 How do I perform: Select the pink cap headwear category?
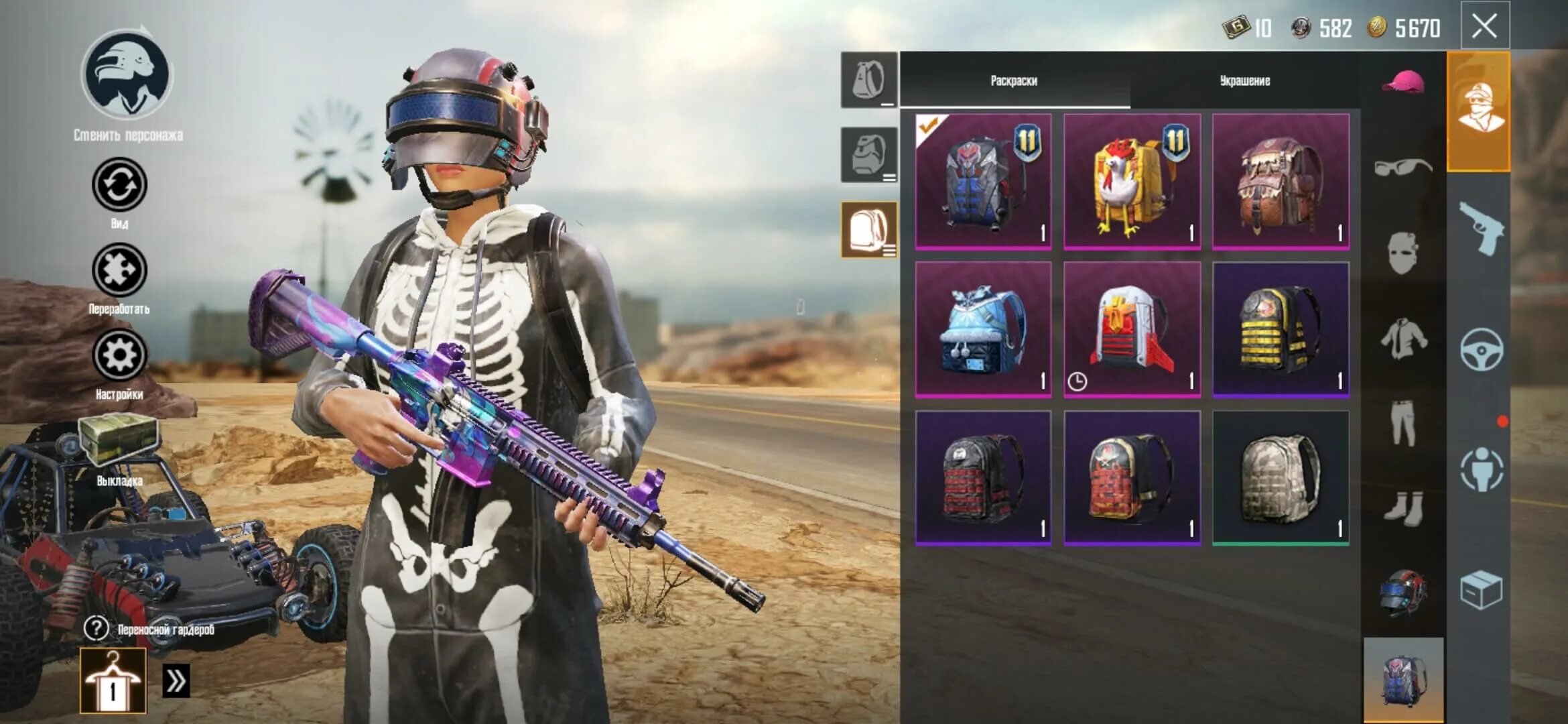[x=1402, y=82]
